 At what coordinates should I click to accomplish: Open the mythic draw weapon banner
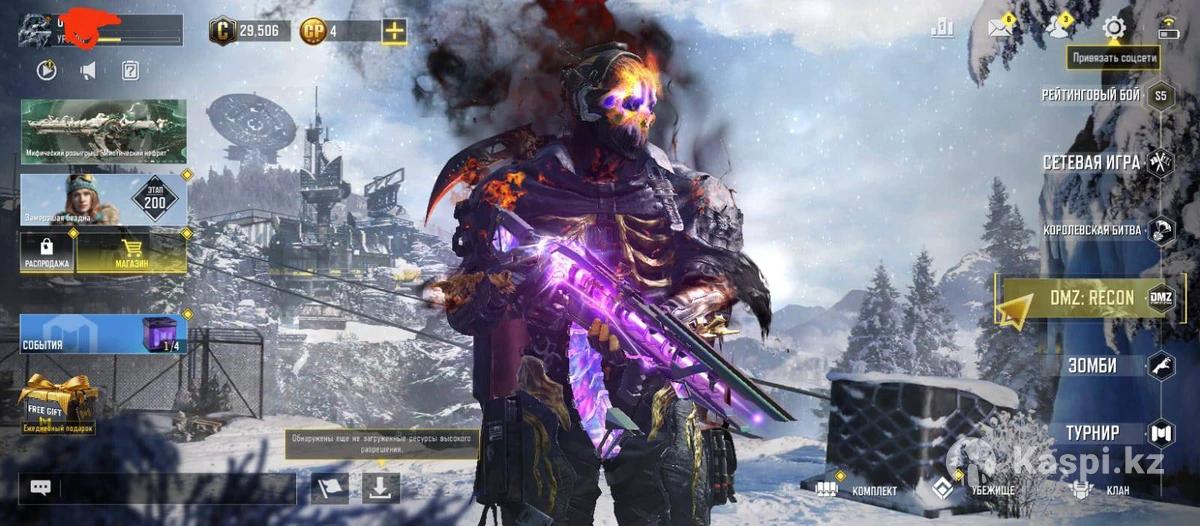click(x=103, y=131)
